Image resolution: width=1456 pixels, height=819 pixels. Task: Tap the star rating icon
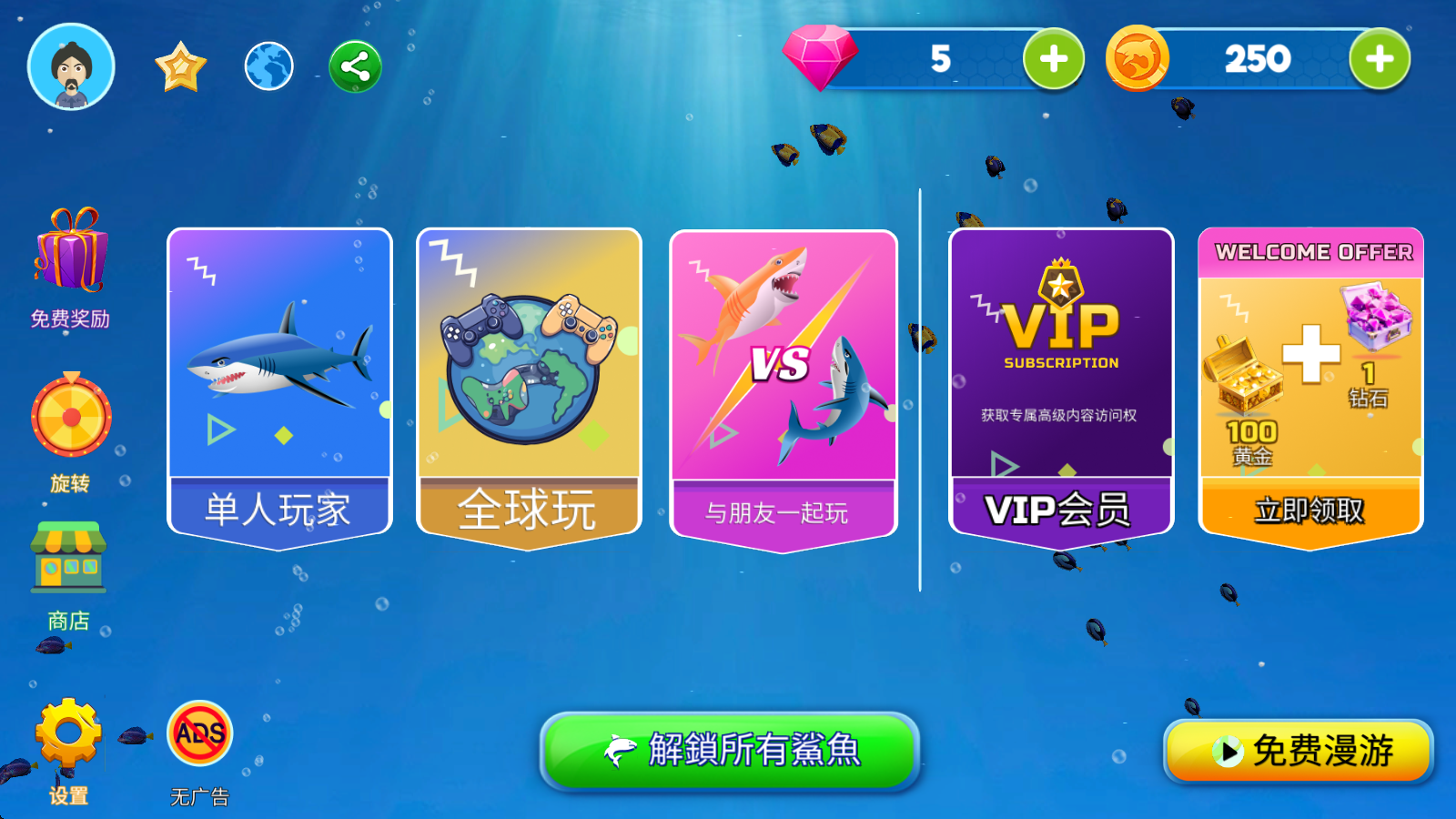coord(181,64)
